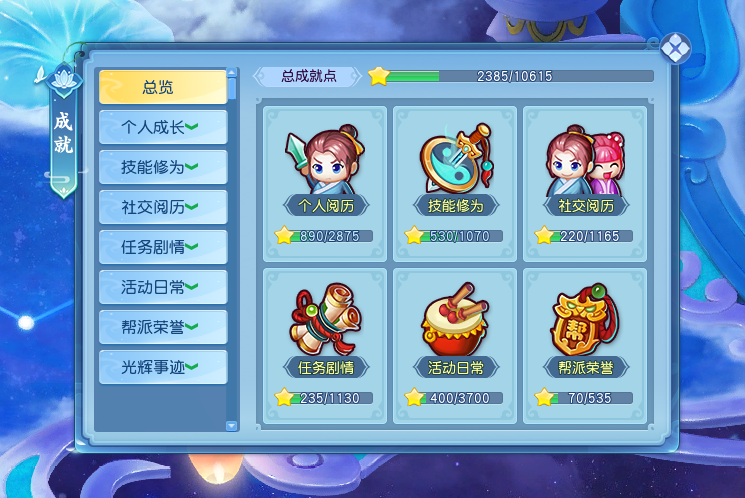The width and height of the screenshot is (745, 498).
Task: Expand the 技能修为 sidebar category
Action: coord(162,167)
